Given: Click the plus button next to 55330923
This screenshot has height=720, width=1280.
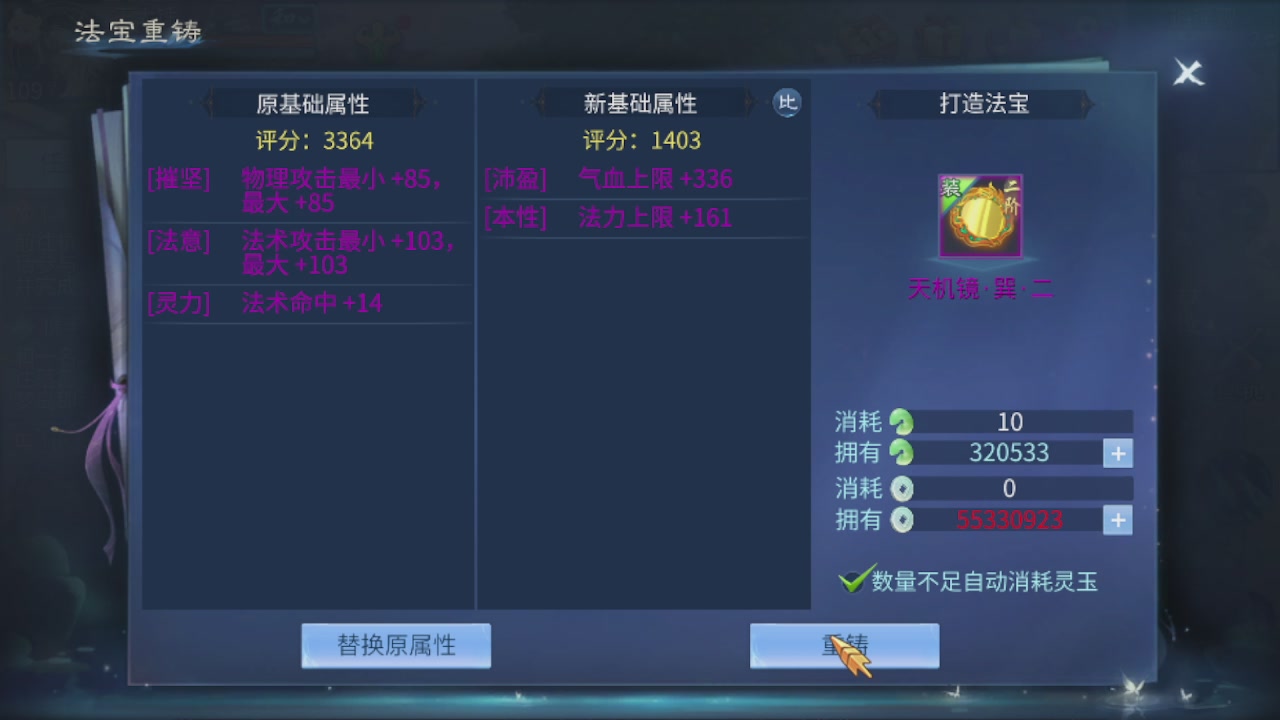Looking at the screenshot, I should (1117, 520).
